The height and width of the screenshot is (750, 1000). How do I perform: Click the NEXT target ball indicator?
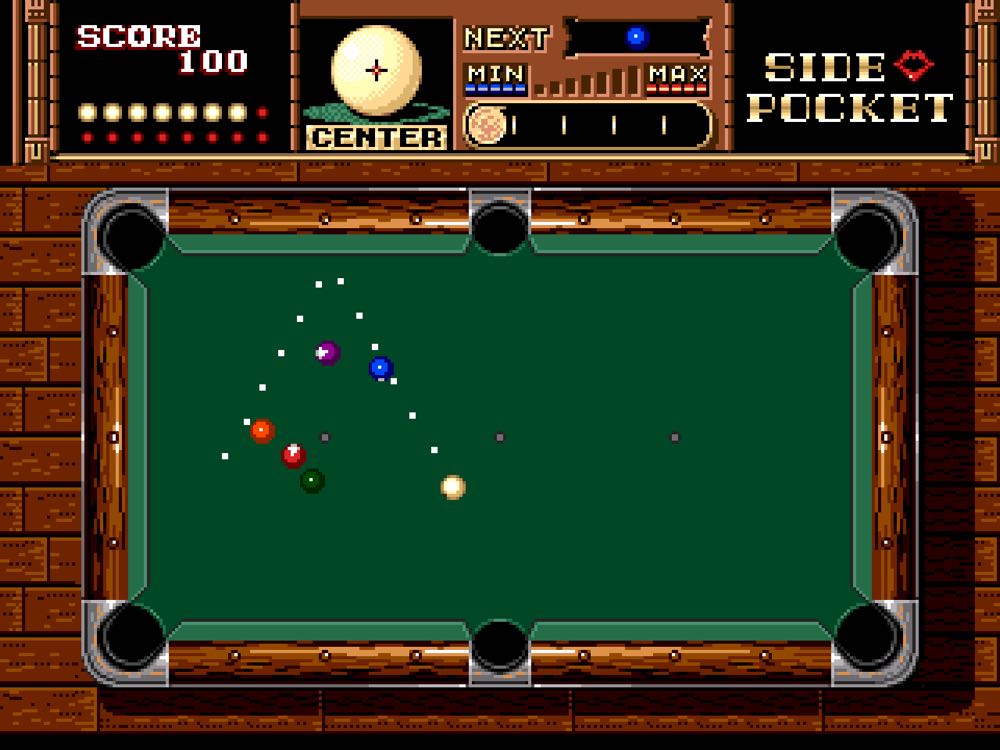[x=637, y=38]
